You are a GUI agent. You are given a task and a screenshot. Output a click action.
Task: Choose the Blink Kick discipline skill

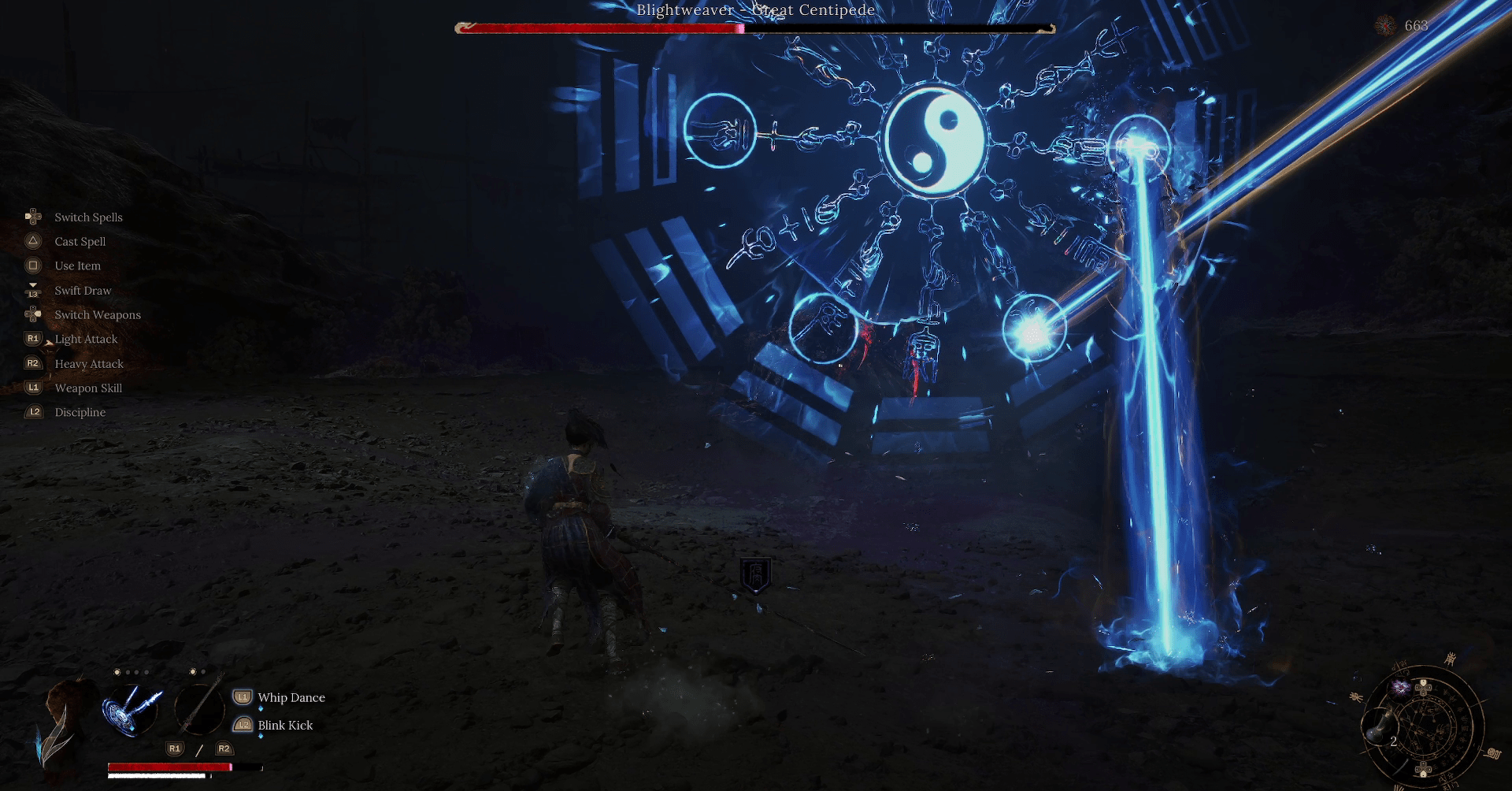[285, 725]
